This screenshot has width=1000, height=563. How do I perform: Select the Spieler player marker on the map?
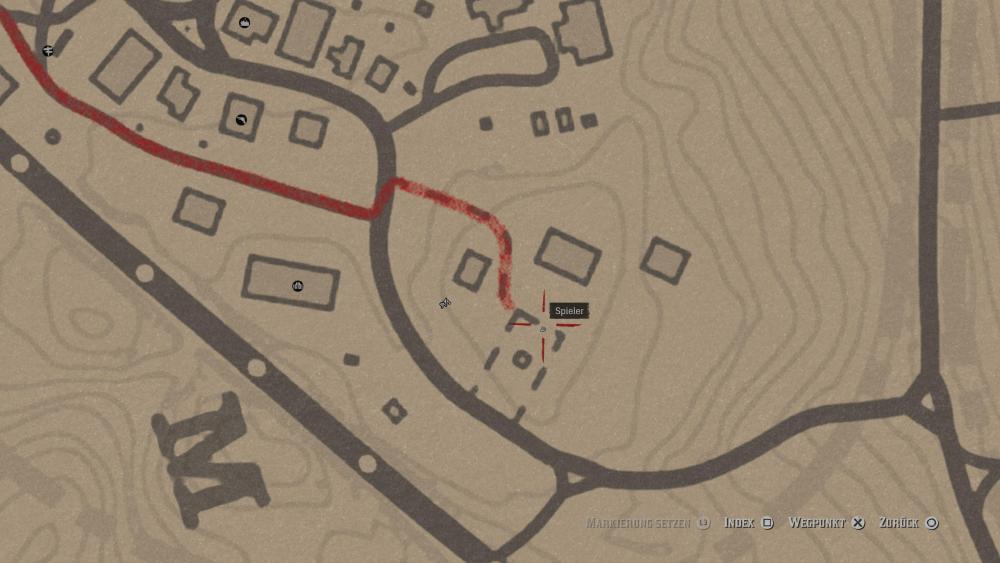click(x=543, y=329)
